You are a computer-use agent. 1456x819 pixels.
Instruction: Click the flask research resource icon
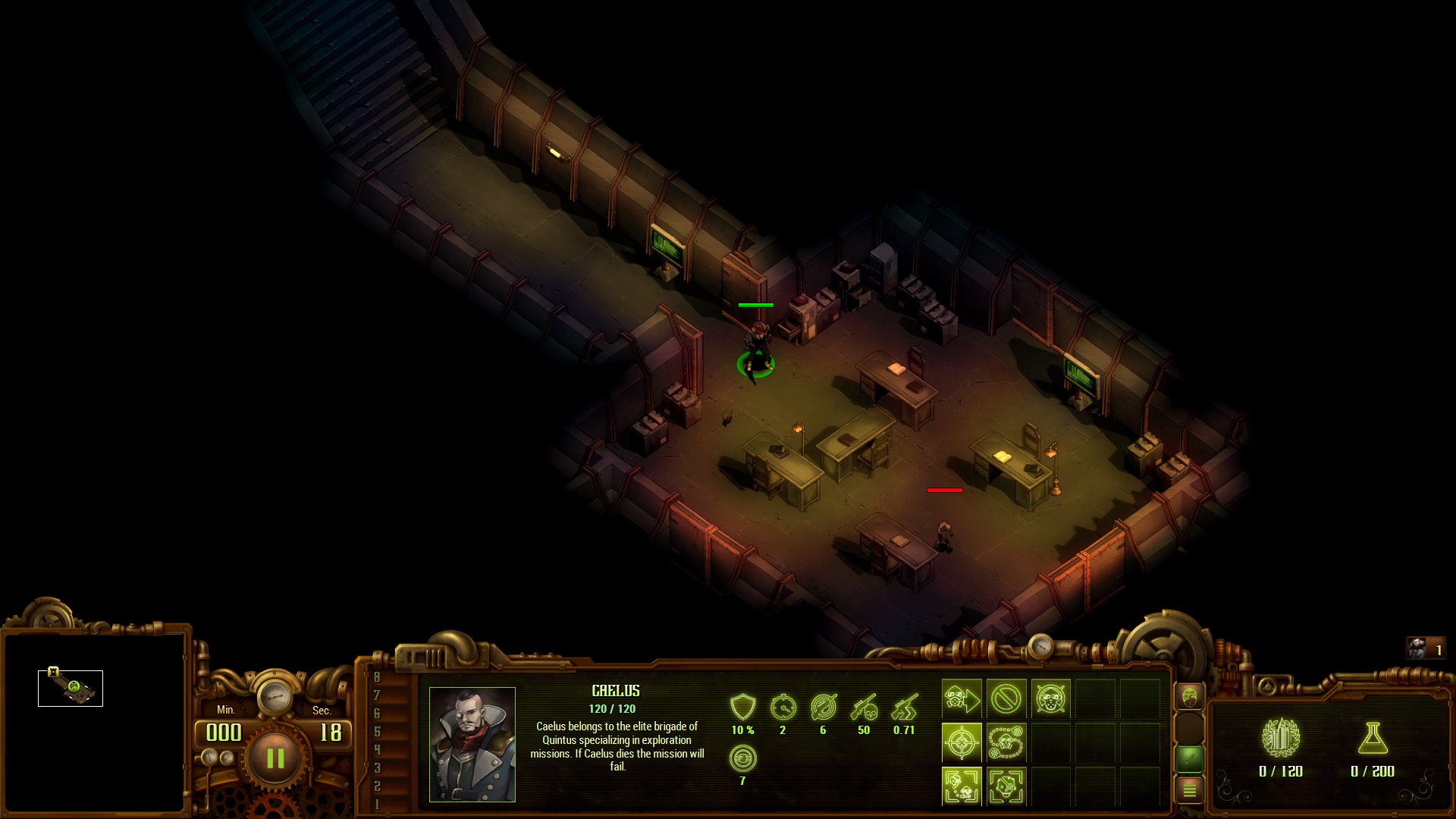point(1372,737)
